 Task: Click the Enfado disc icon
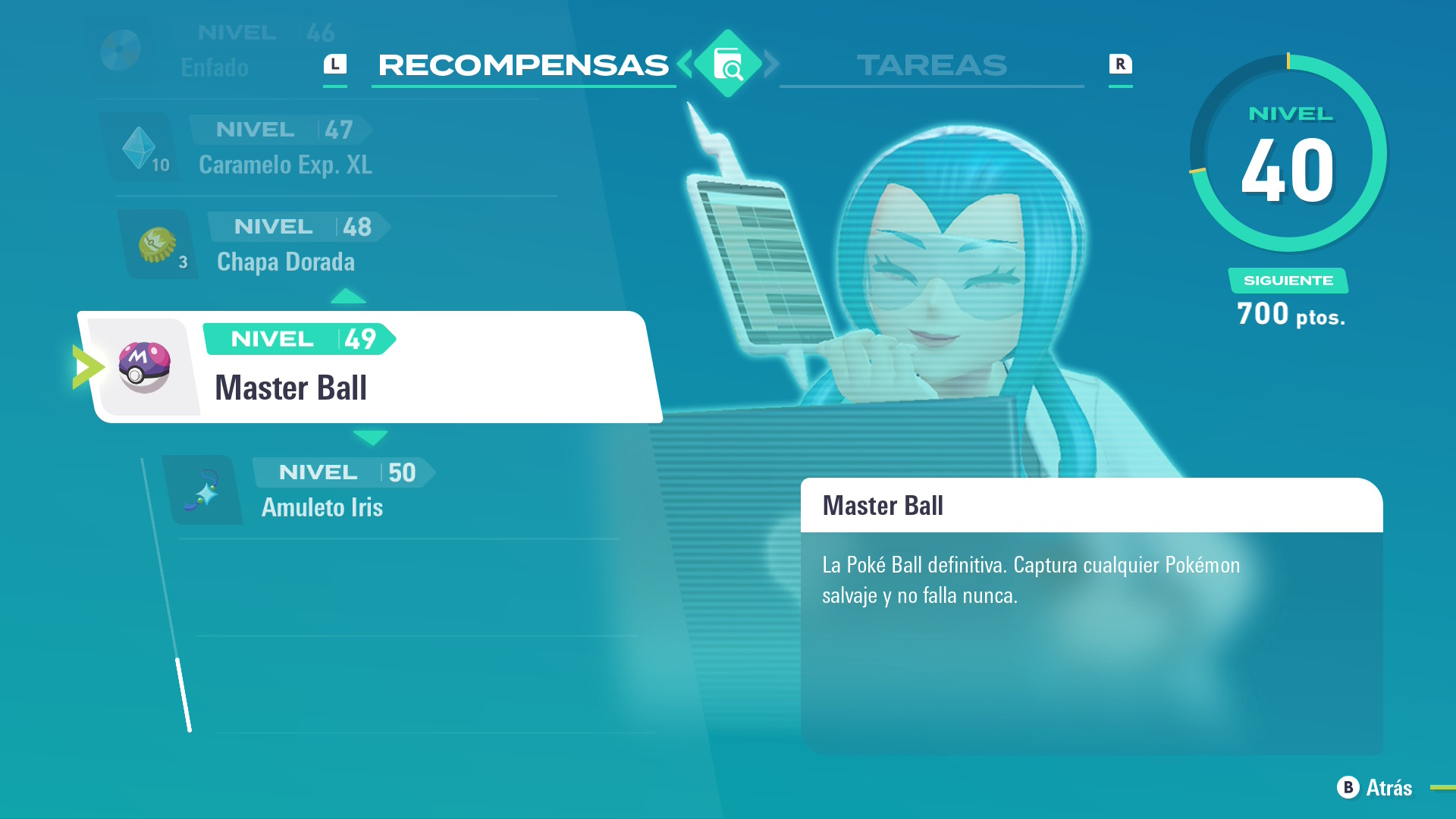point(121,47)
